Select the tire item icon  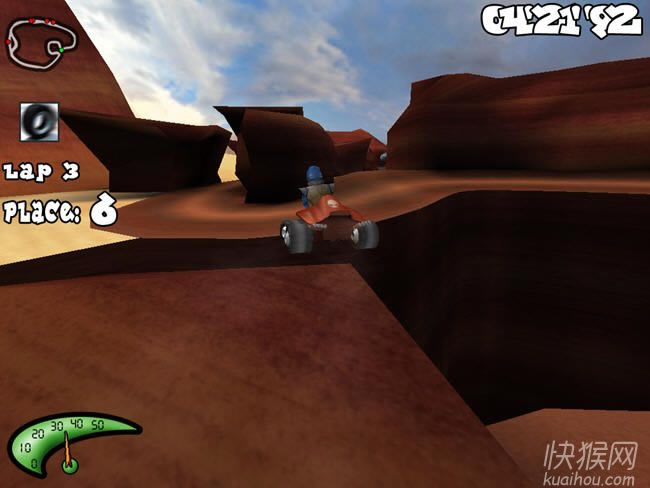pyautogui.click(x=39, y=122)
